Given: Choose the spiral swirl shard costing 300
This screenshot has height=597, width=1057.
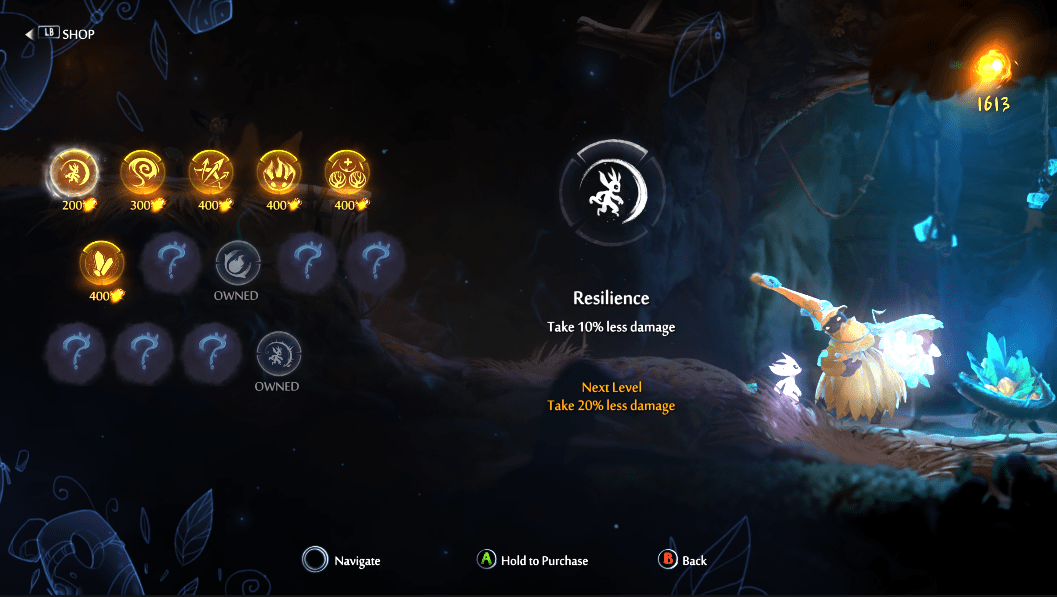Looking at the screenshot, I should 142,173.
